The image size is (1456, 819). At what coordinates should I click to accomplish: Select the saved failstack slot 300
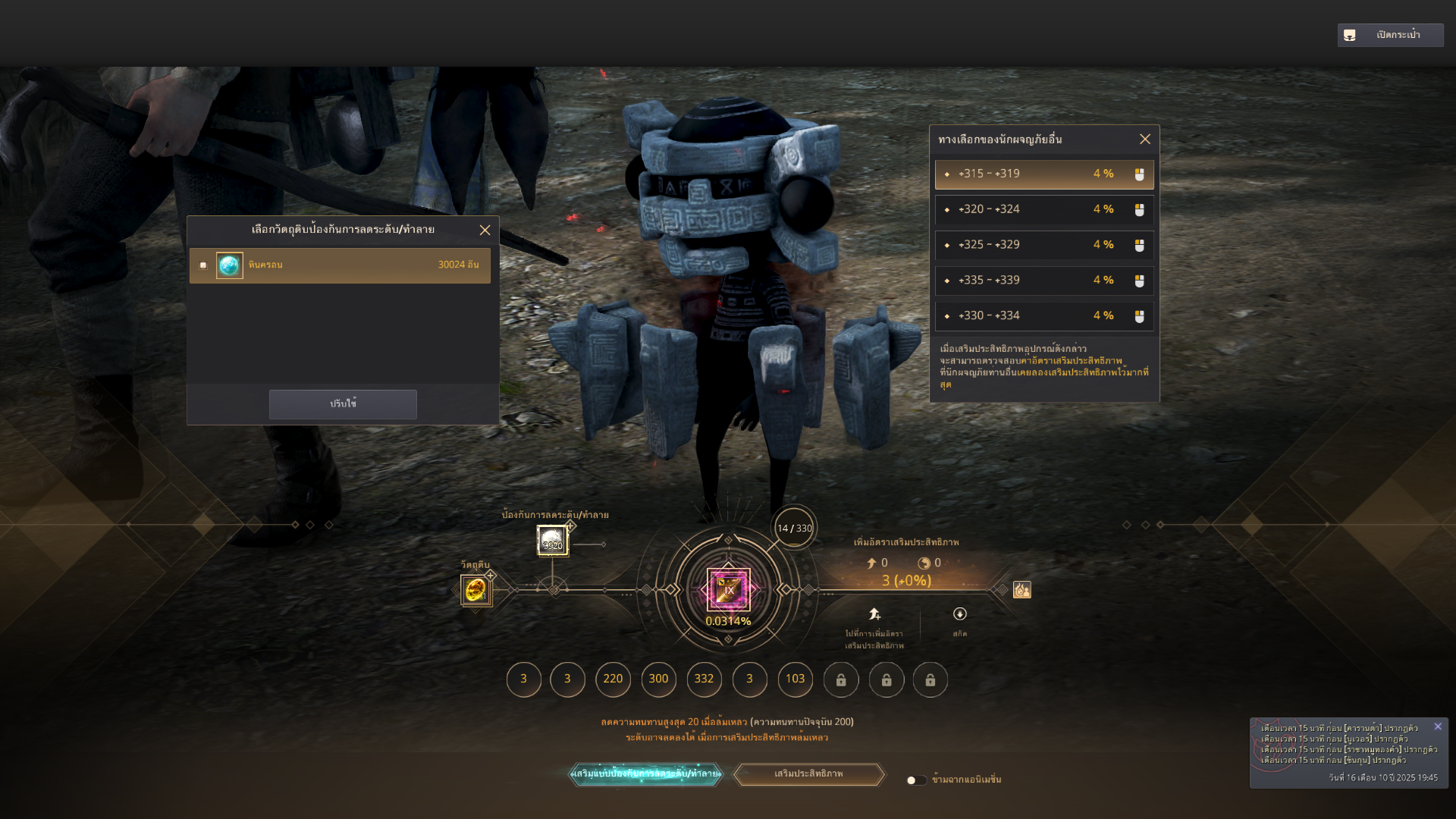pos(658,679)
